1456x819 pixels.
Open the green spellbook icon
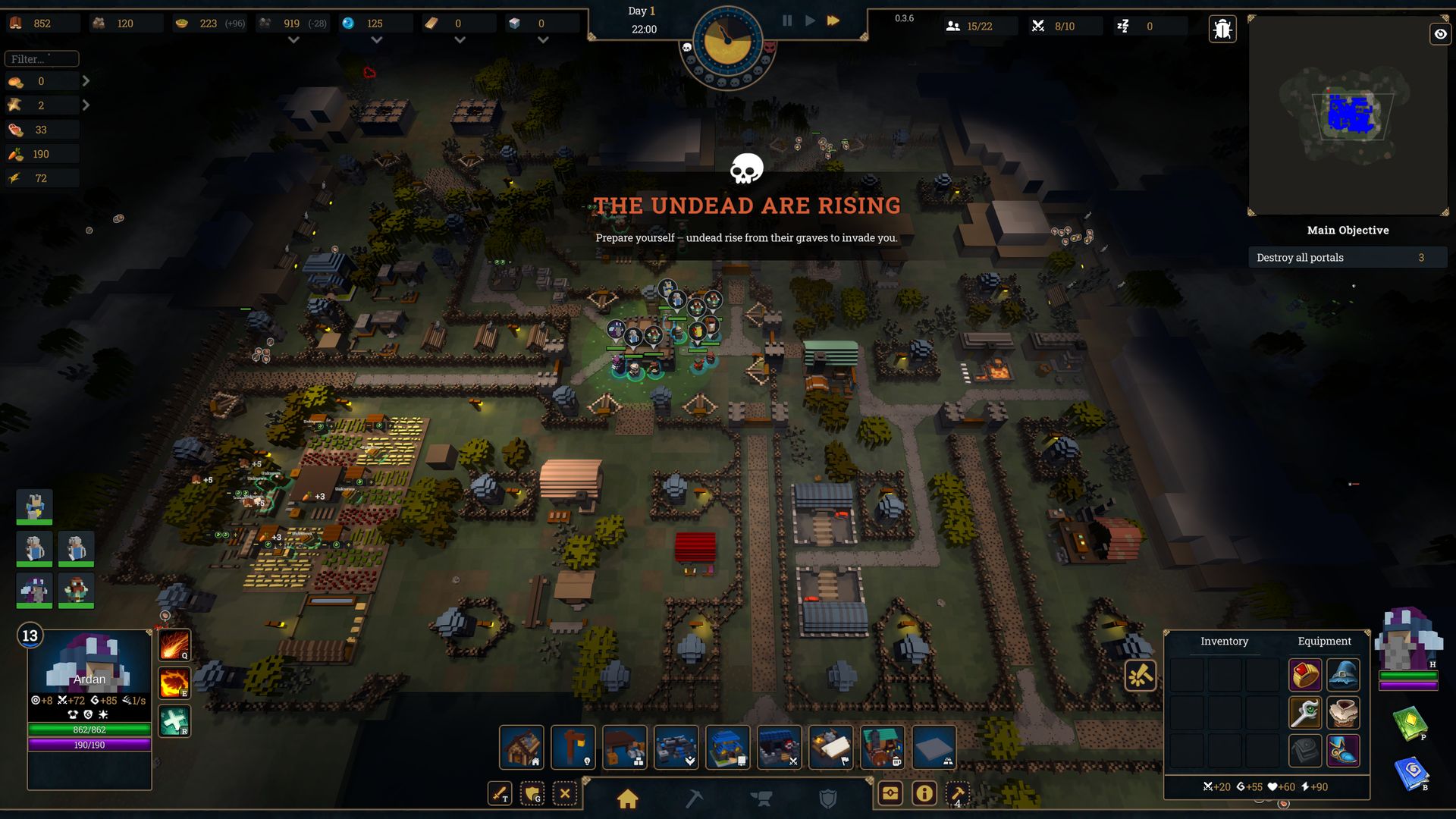[1410, 723]
